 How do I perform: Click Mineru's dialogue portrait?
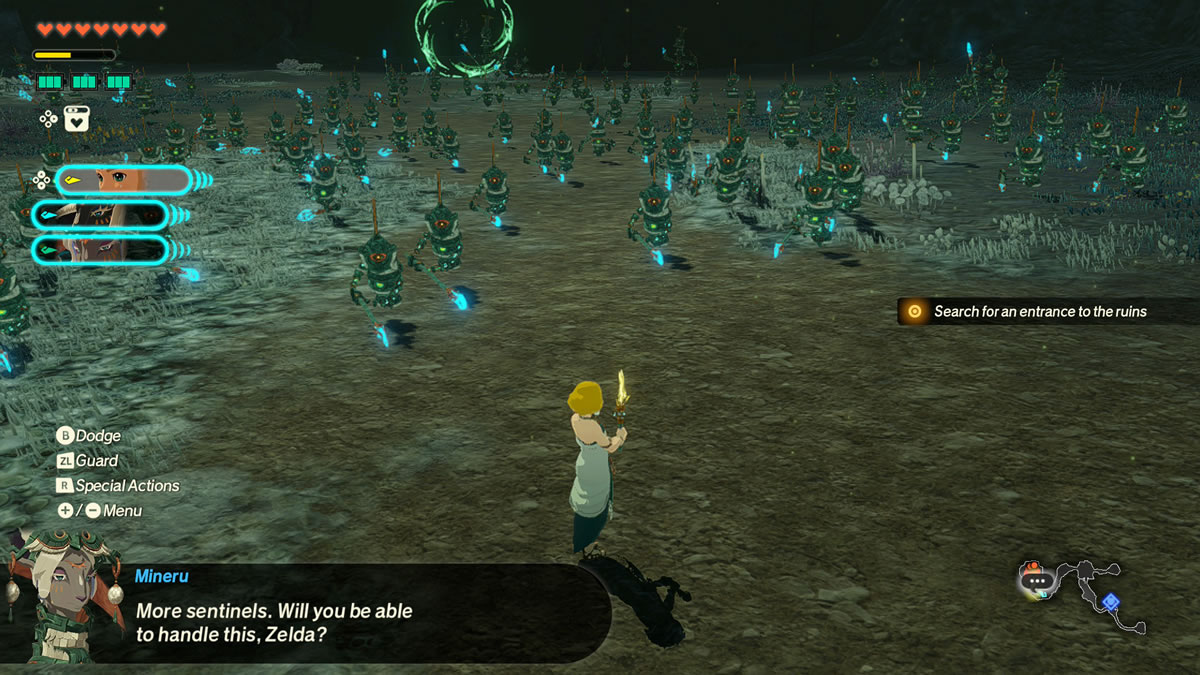[x=62, y=596]
